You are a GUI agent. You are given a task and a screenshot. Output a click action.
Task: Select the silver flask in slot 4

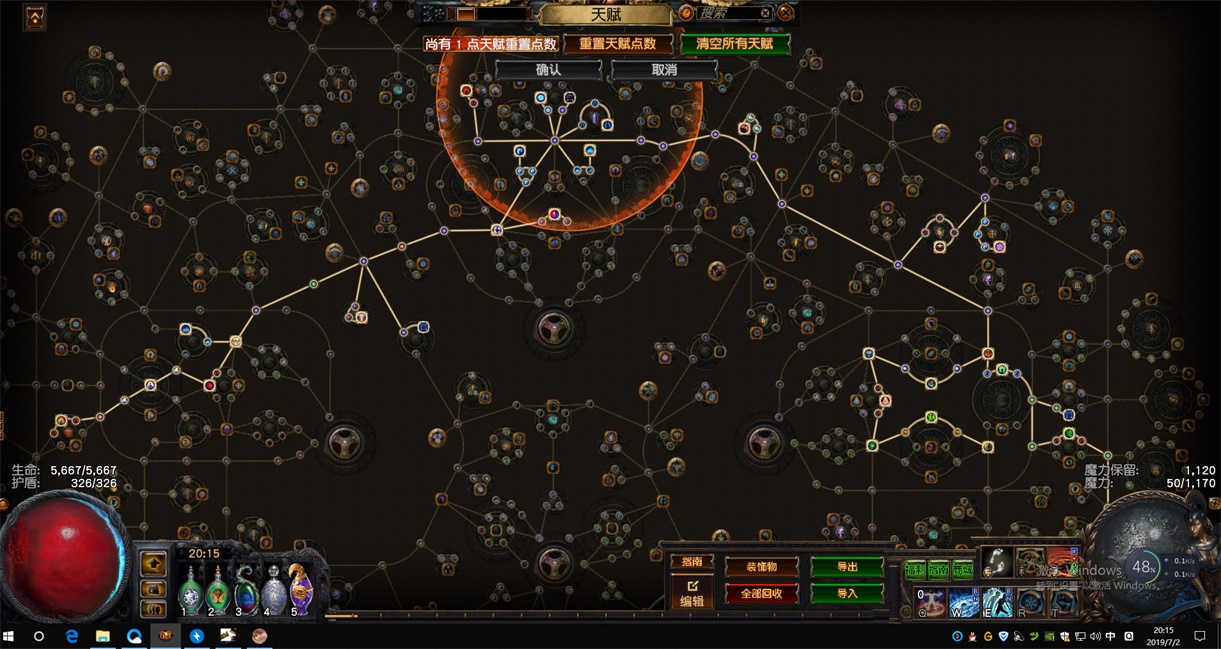[272, 590]
